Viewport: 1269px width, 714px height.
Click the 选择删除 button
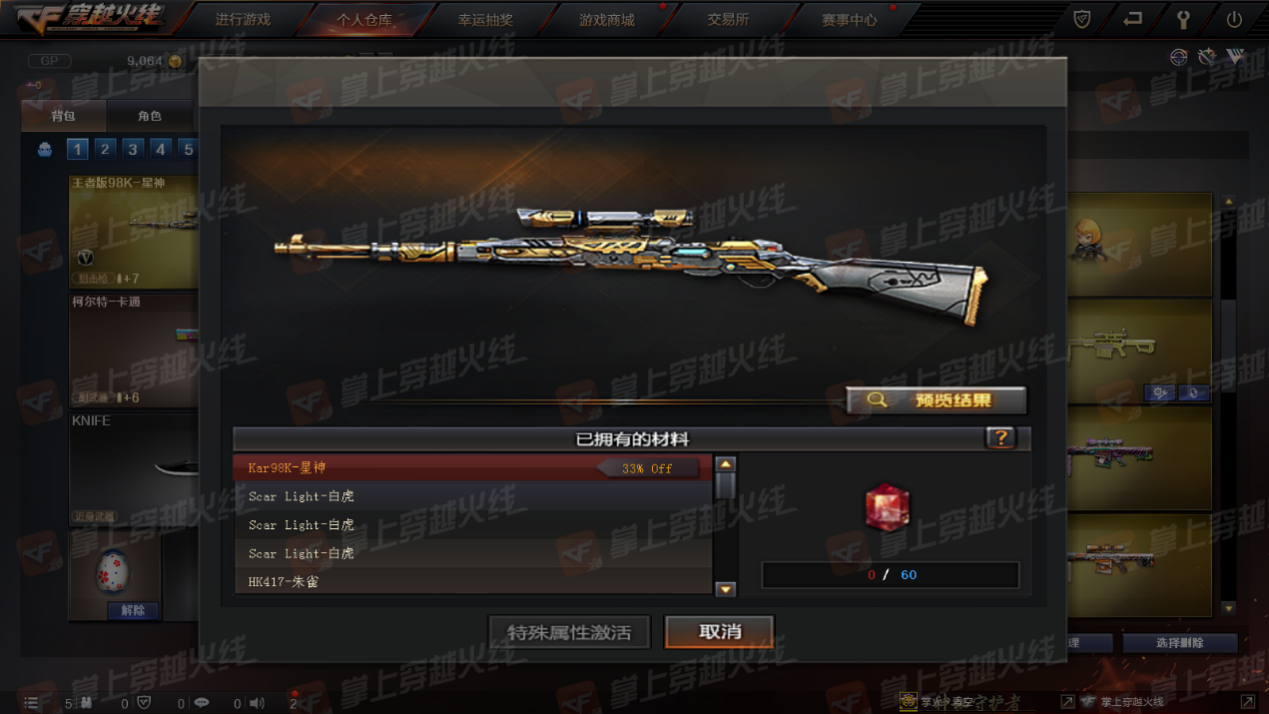[1179, 643]
